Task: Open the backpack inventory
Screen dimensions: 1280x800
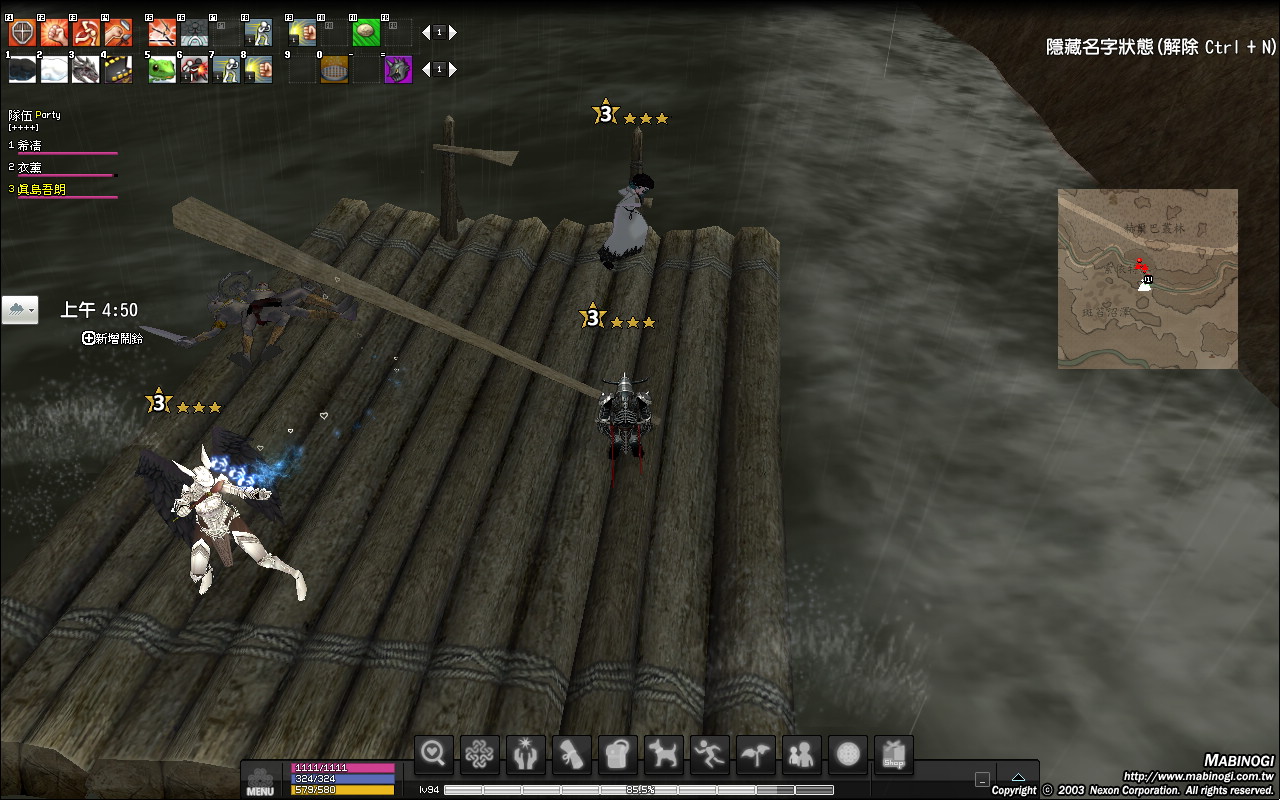Action: click(x=619, y=754)
